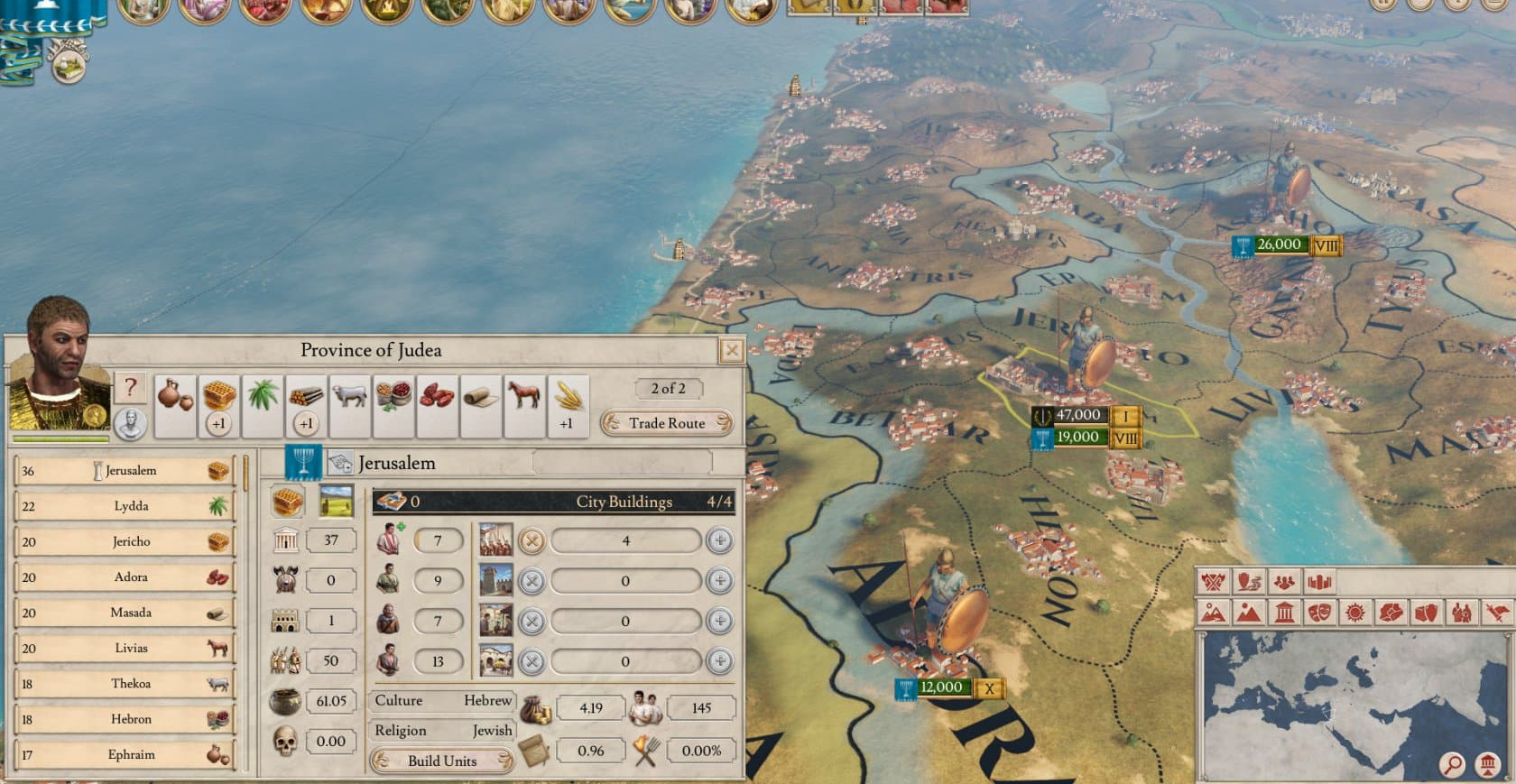Select Masada from the province list

131,613
